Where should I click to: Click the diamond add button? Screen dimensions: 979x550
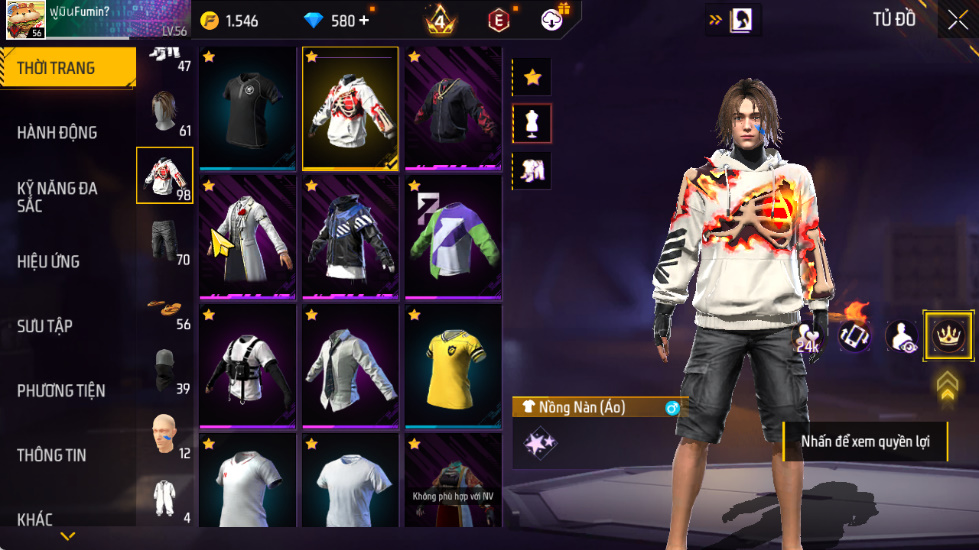(364, 20)
